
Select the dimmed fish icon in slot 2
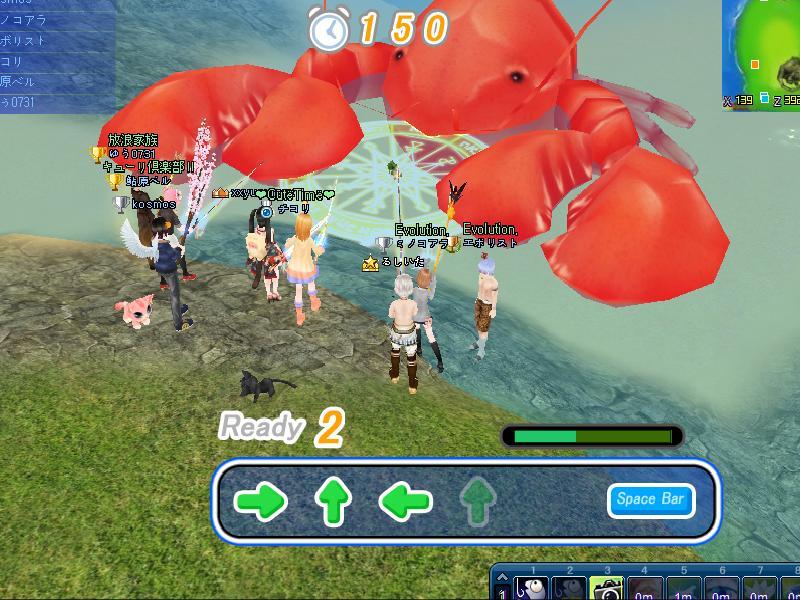coord(568,588)
